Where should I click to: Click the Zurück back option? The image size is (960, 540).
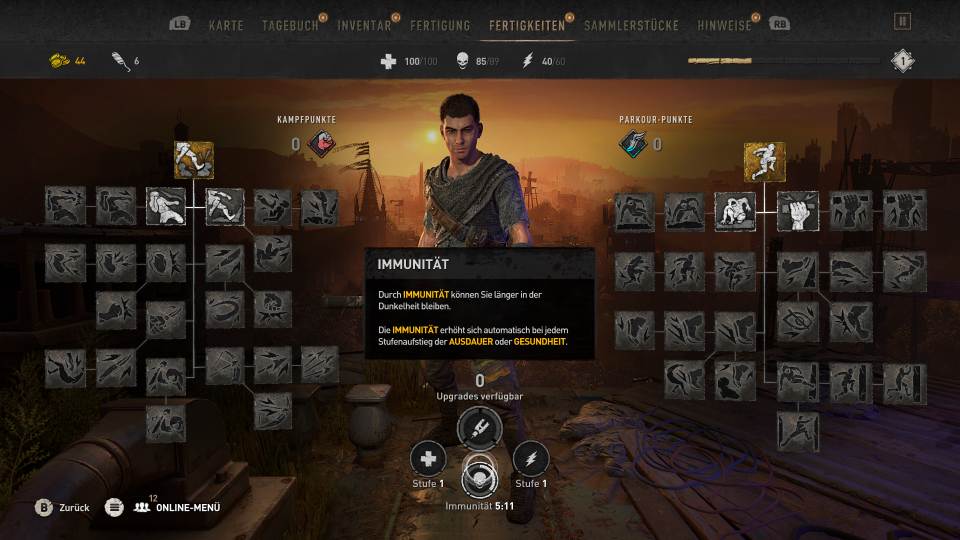[x=63, y=507]
